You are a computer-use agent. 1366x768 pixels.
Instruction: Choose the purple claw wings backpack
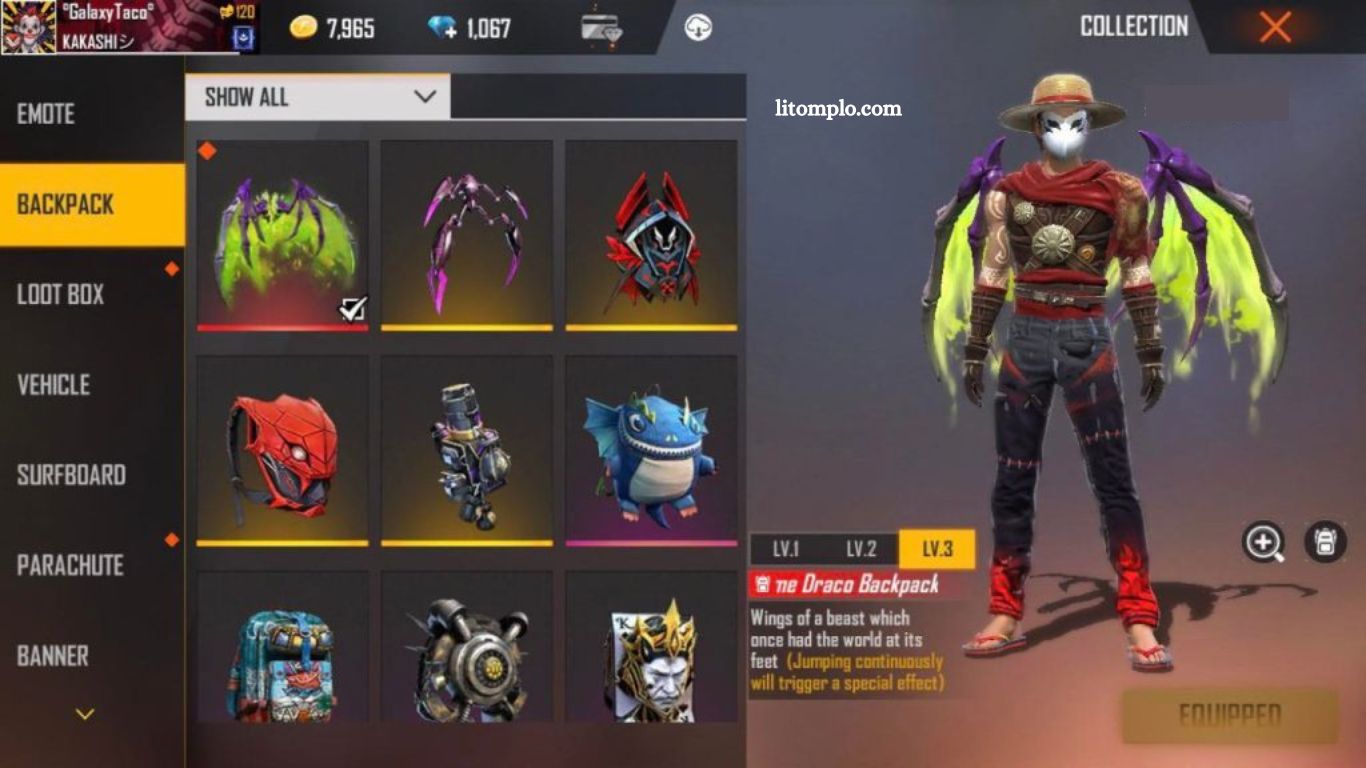pos(467,235)
